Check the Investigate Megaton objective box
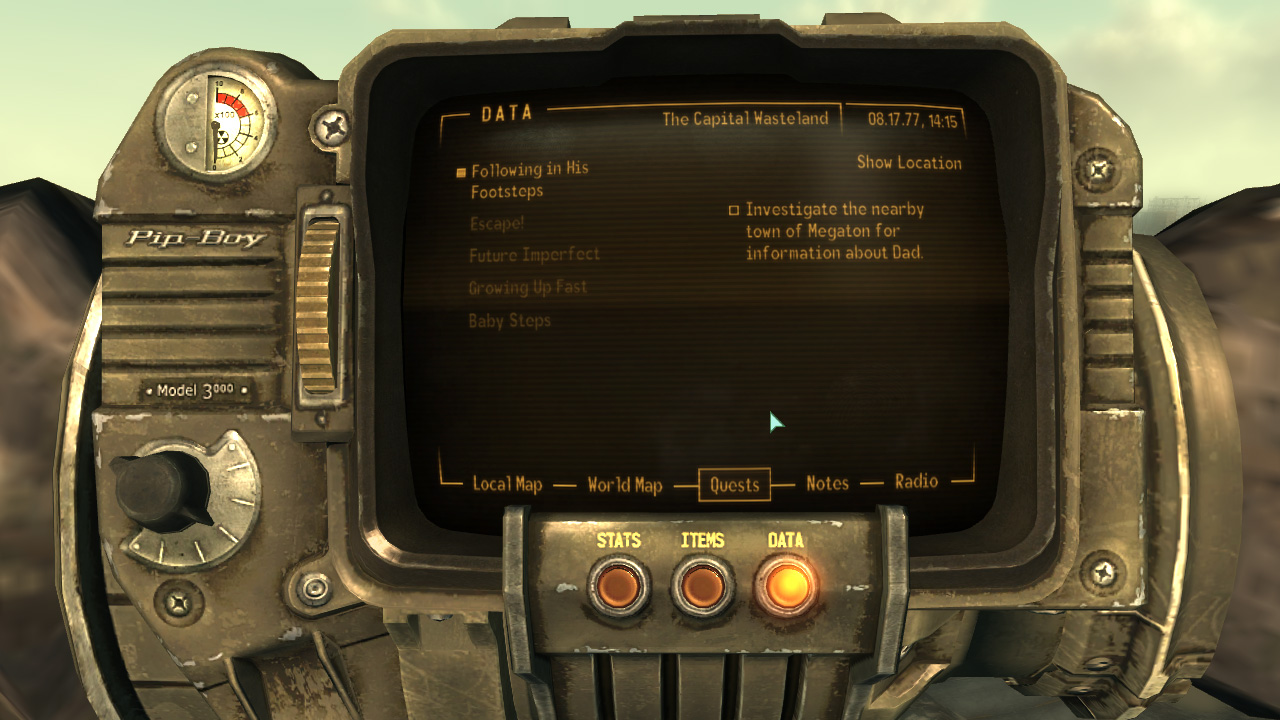The height and width of the screenshot is (720, 1280). click(735, 210)
